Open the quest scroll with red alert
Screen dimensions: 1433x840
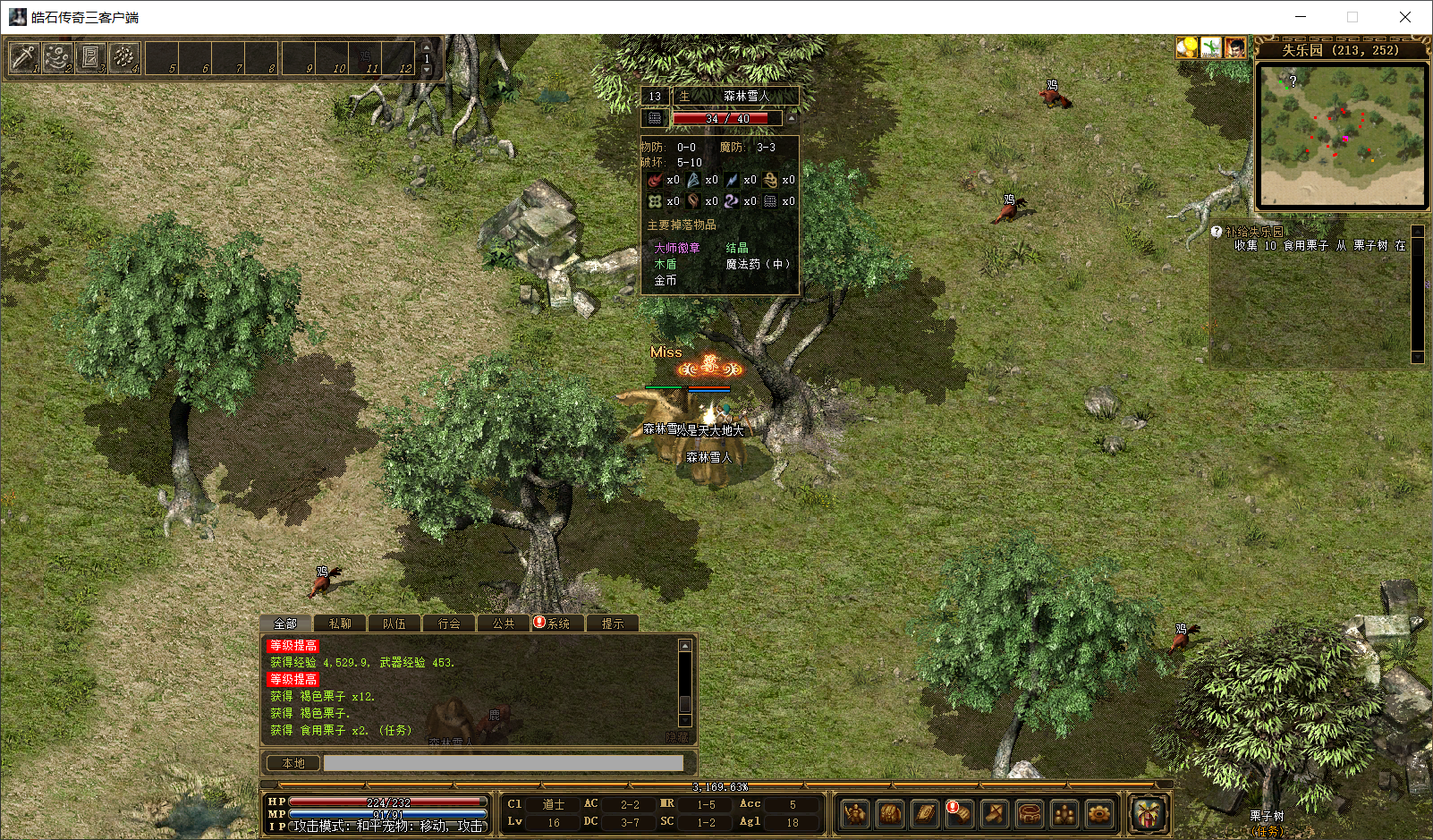(x=959, y=814)
